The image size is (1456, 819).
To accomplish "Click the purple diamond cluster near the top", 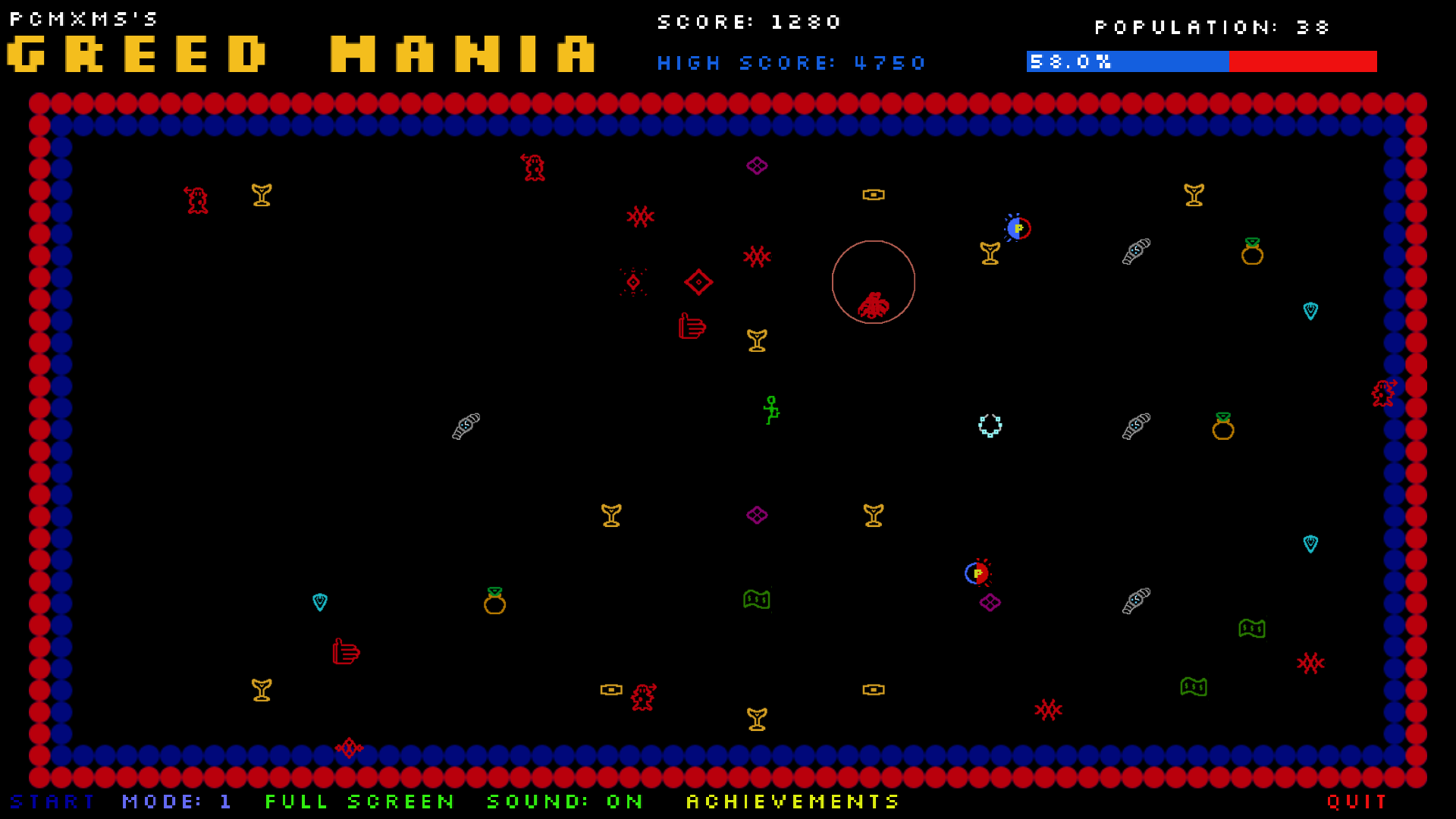I will click(x=756, y=165).
